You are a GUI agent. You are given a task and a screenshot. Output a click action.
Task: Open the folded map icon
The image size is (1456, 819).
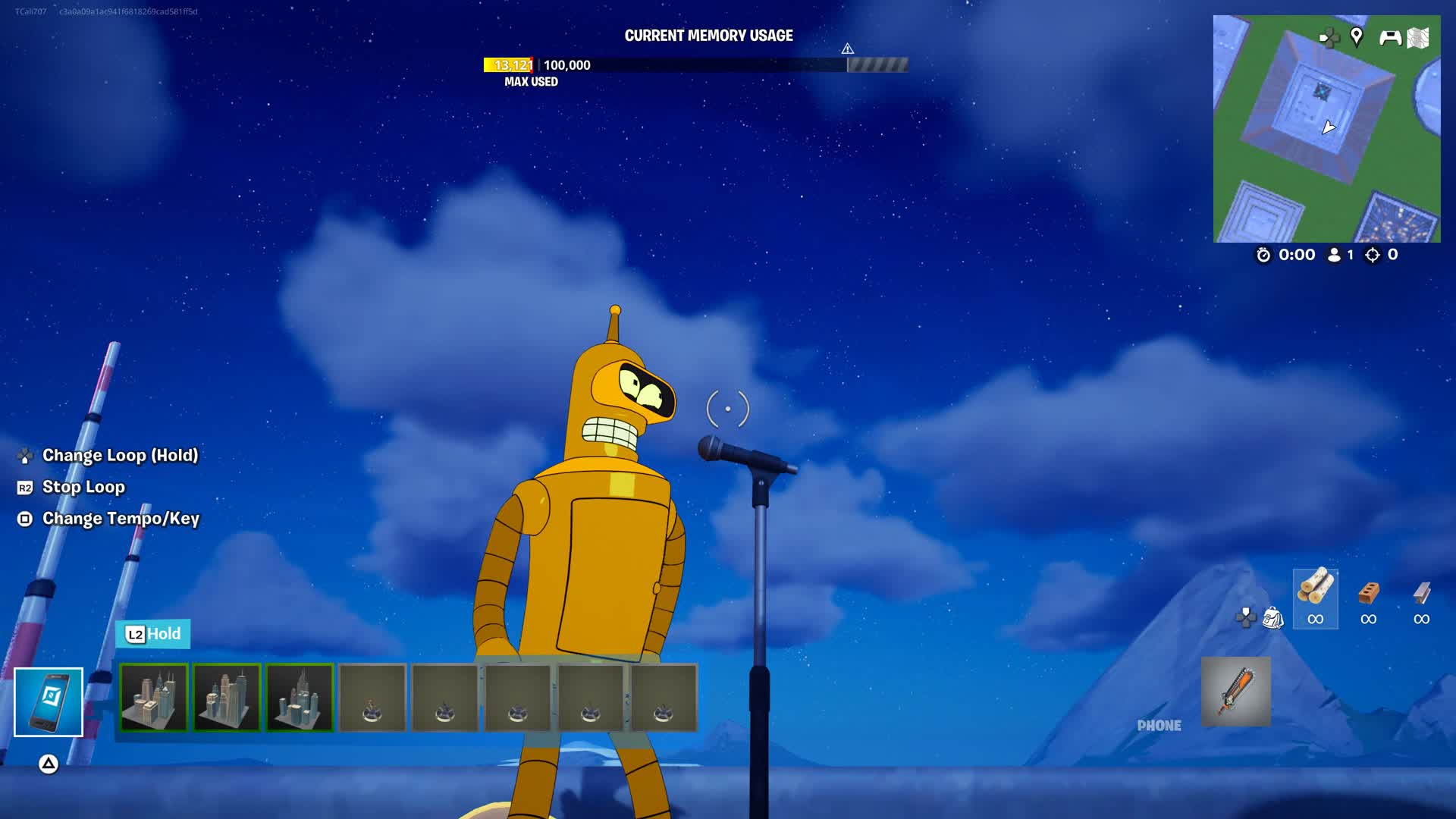click(1418, 37)
